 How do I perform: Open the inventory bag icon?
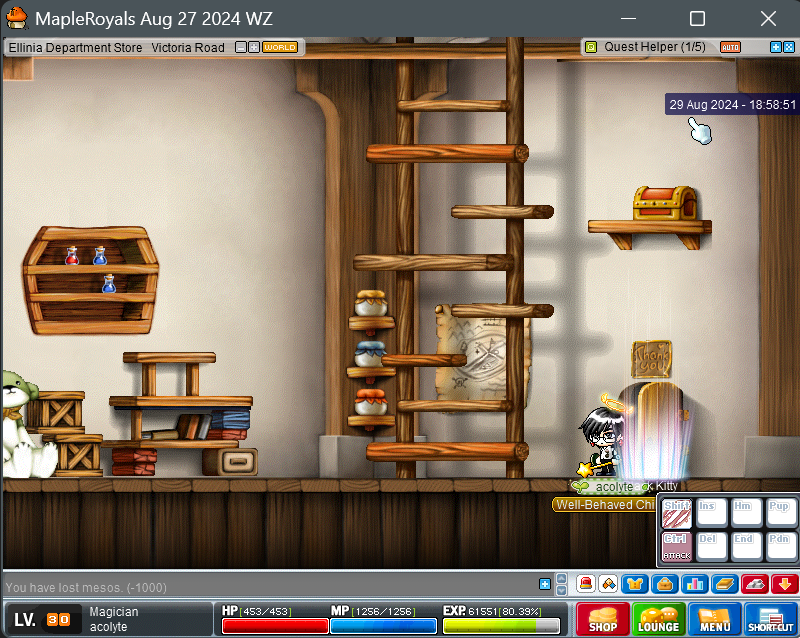point(663,584)
